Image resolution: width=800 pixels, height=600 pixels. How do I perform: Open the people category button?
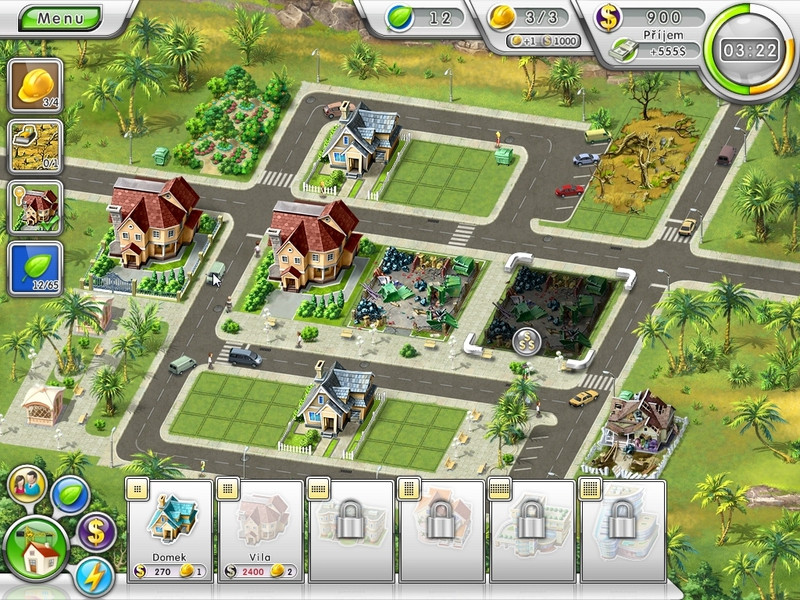point(26,486)
